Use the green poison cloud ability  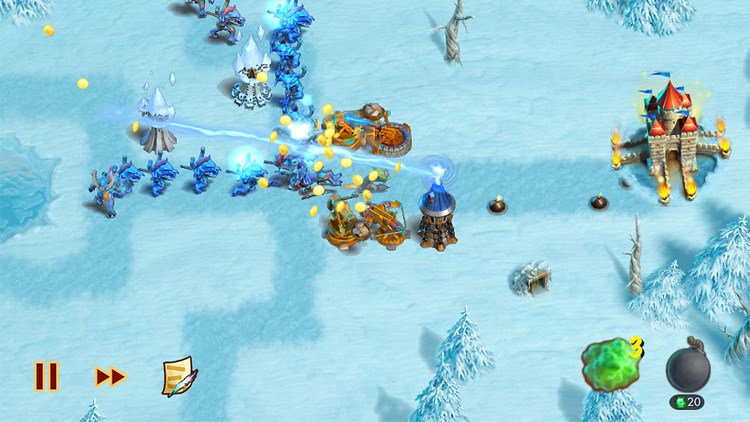[609, 365]
